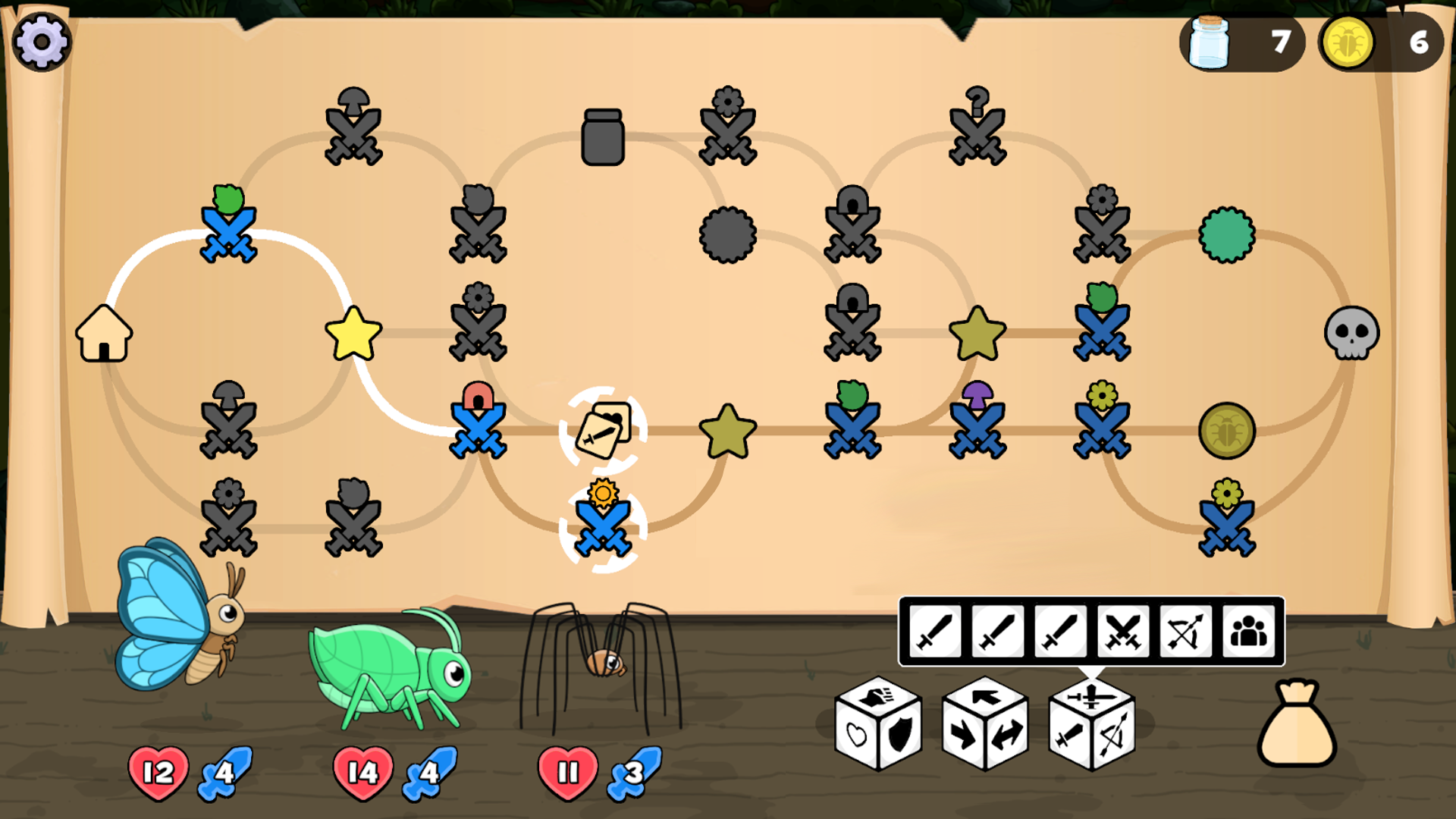
Task: Click the arrows movement die
Action: click(x=986, y=724)
